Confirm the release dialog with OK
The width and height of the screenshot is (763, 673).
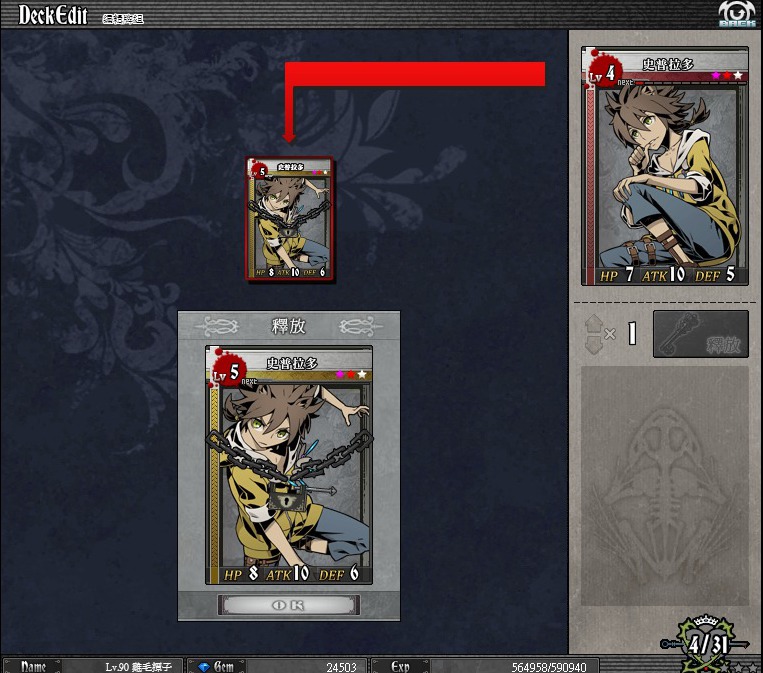[x=288, y=605]
